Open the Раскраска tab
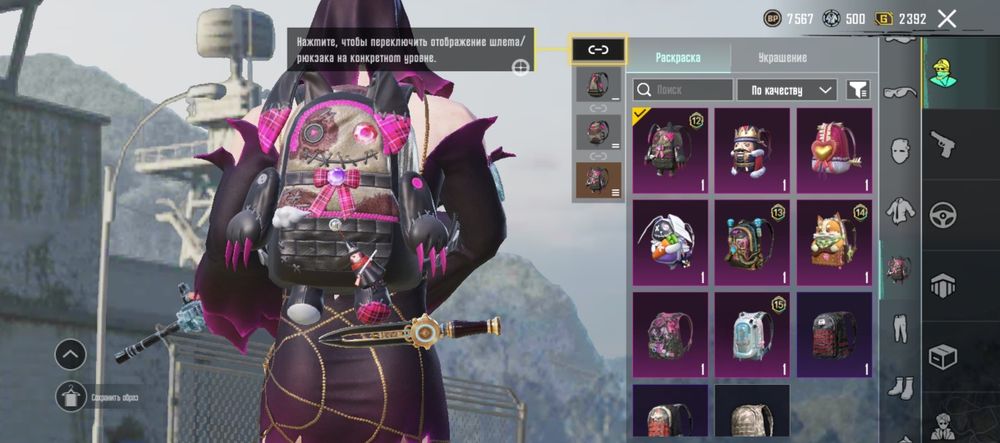 [x=678, y=58]
